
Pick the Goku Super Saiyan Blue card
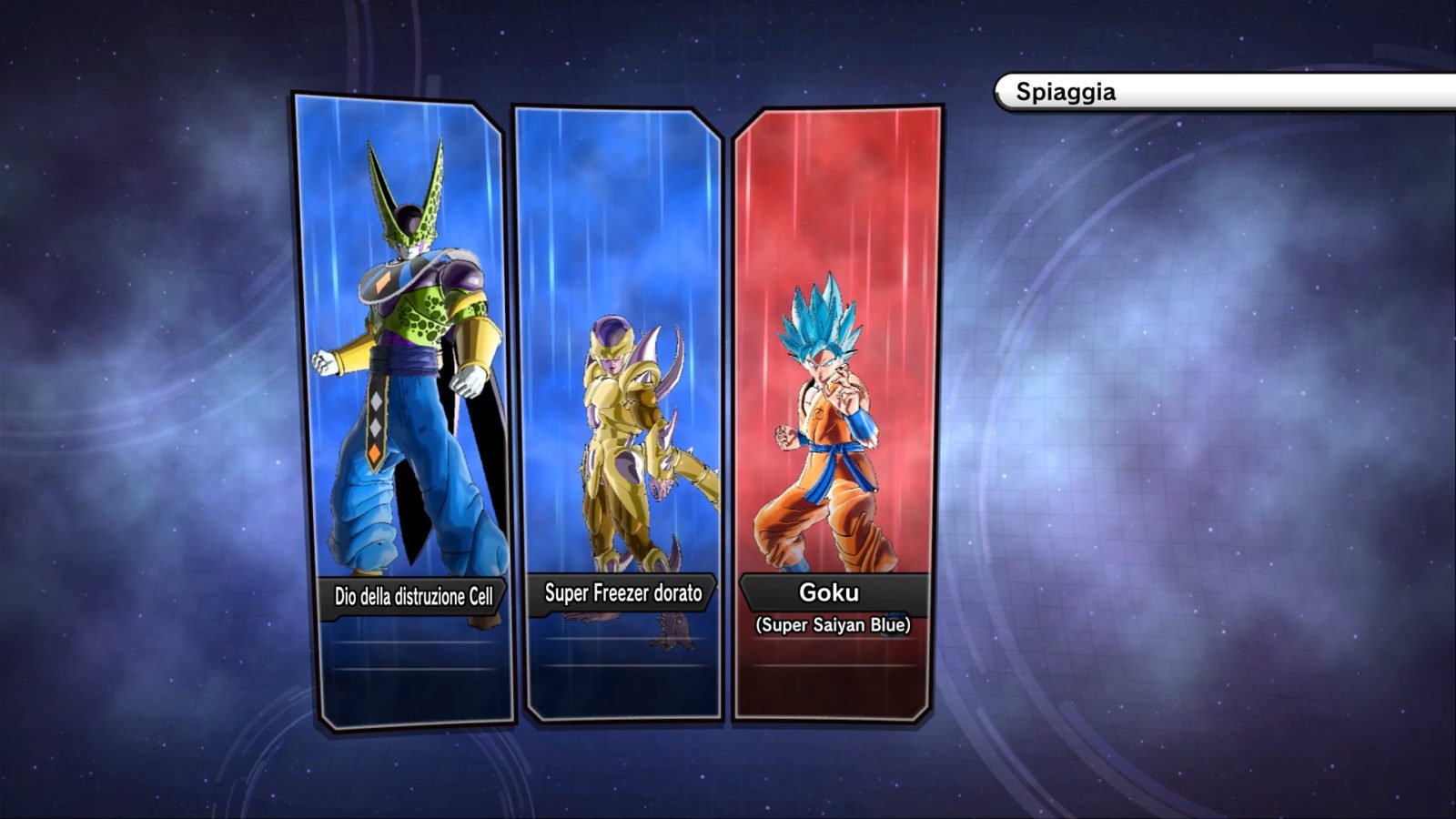[835, 414]
